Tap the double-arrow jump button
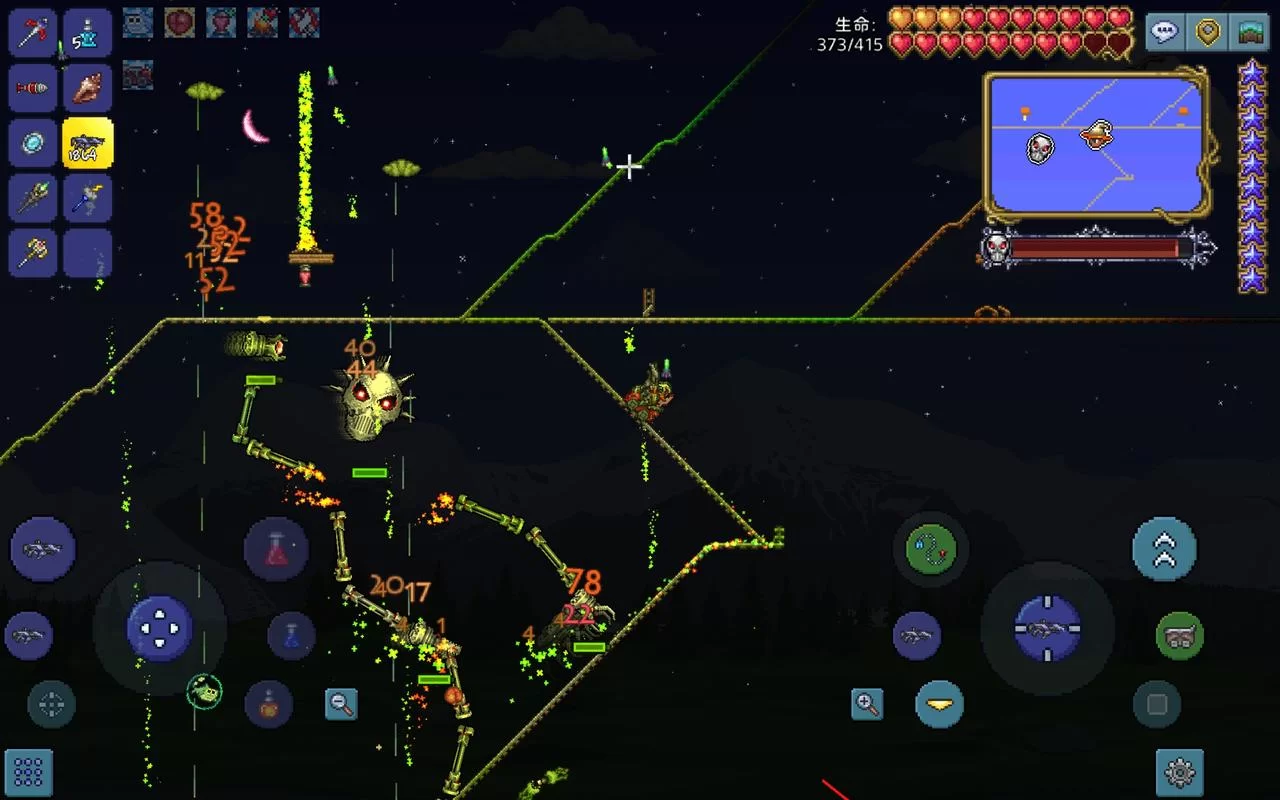 [1164, 549]
